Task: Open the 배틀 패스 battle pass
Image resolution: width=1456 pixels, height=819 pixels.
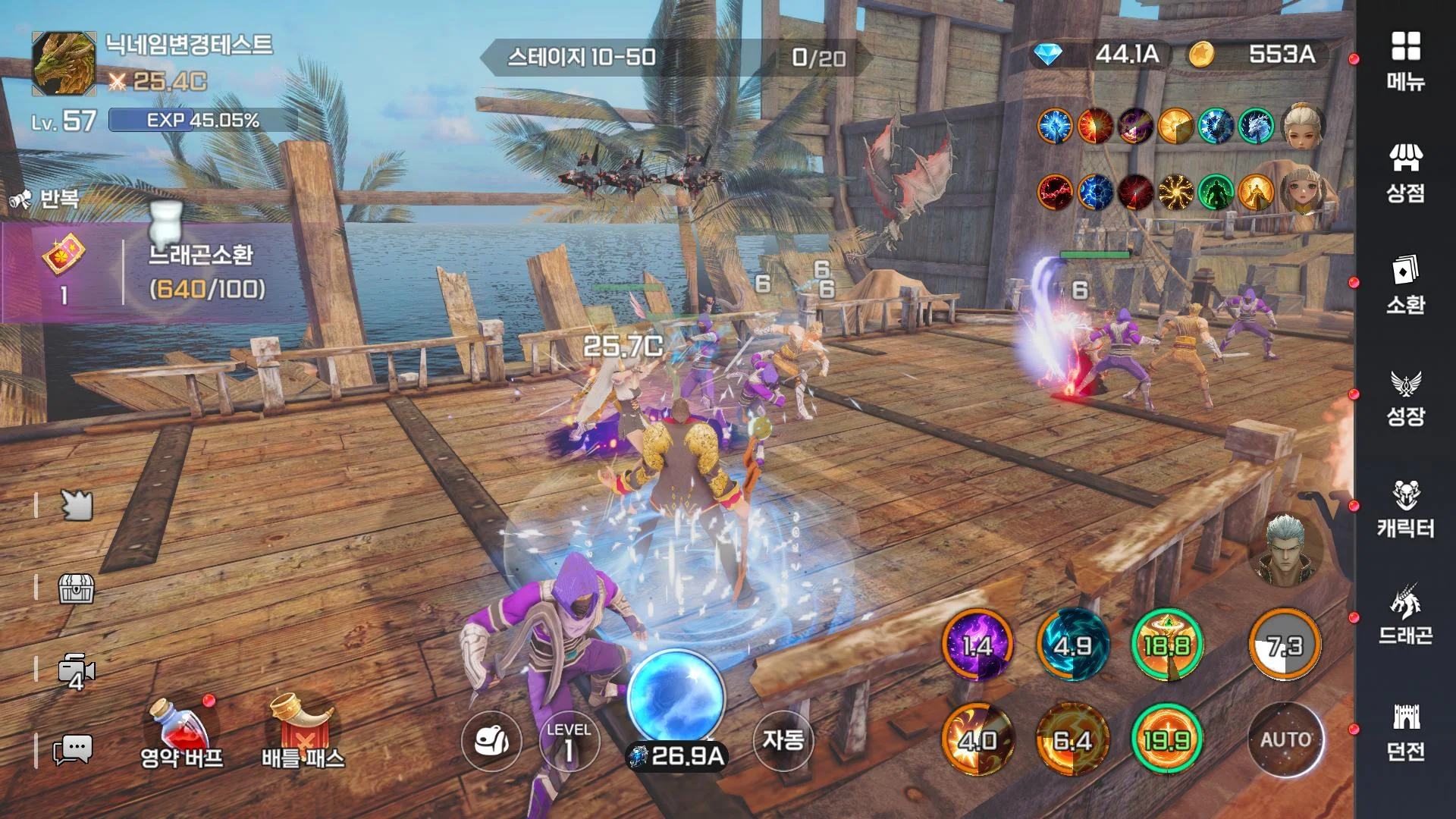Action: [303, 732]
